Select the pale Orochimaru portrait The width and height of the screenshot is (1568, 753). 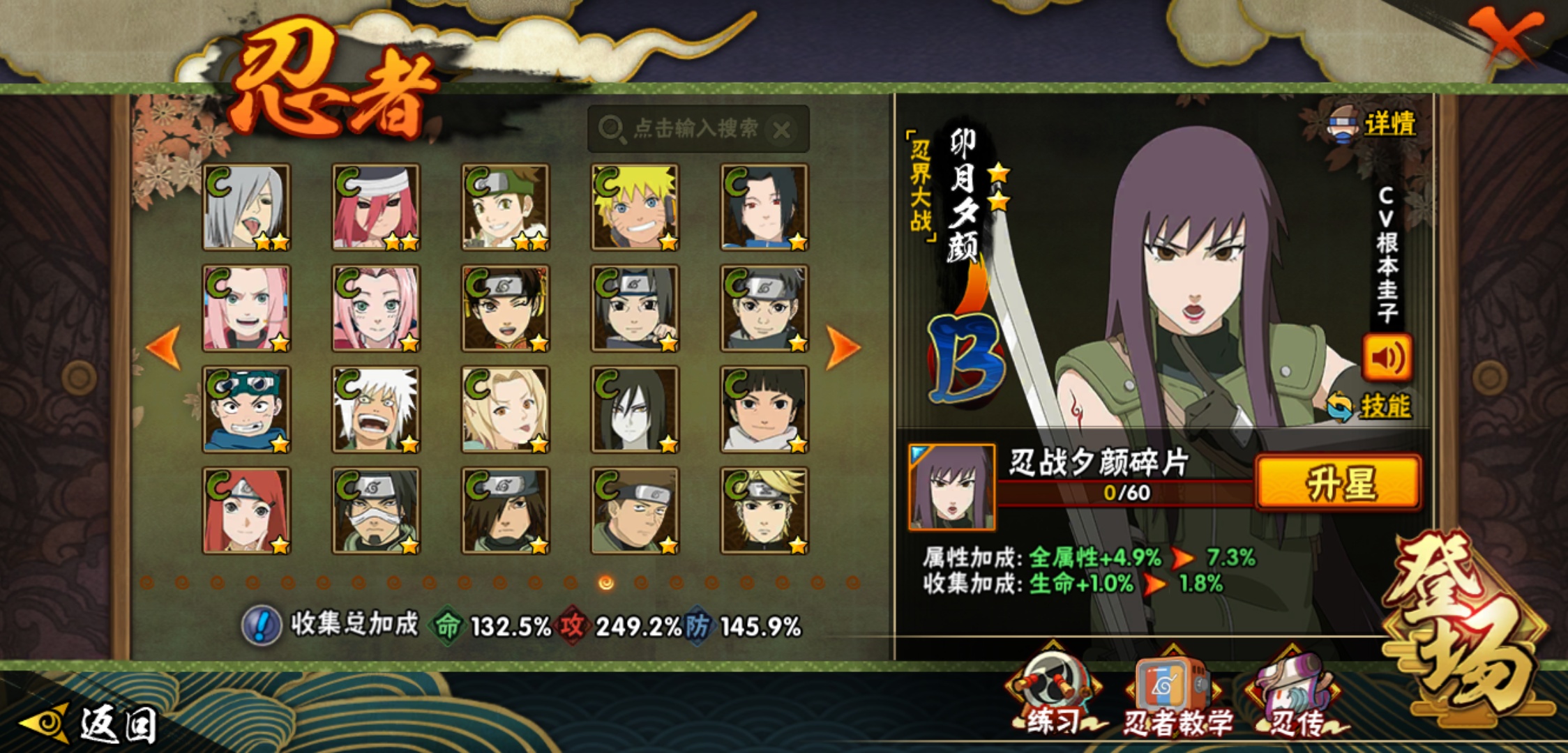click(x=635, y=409)
